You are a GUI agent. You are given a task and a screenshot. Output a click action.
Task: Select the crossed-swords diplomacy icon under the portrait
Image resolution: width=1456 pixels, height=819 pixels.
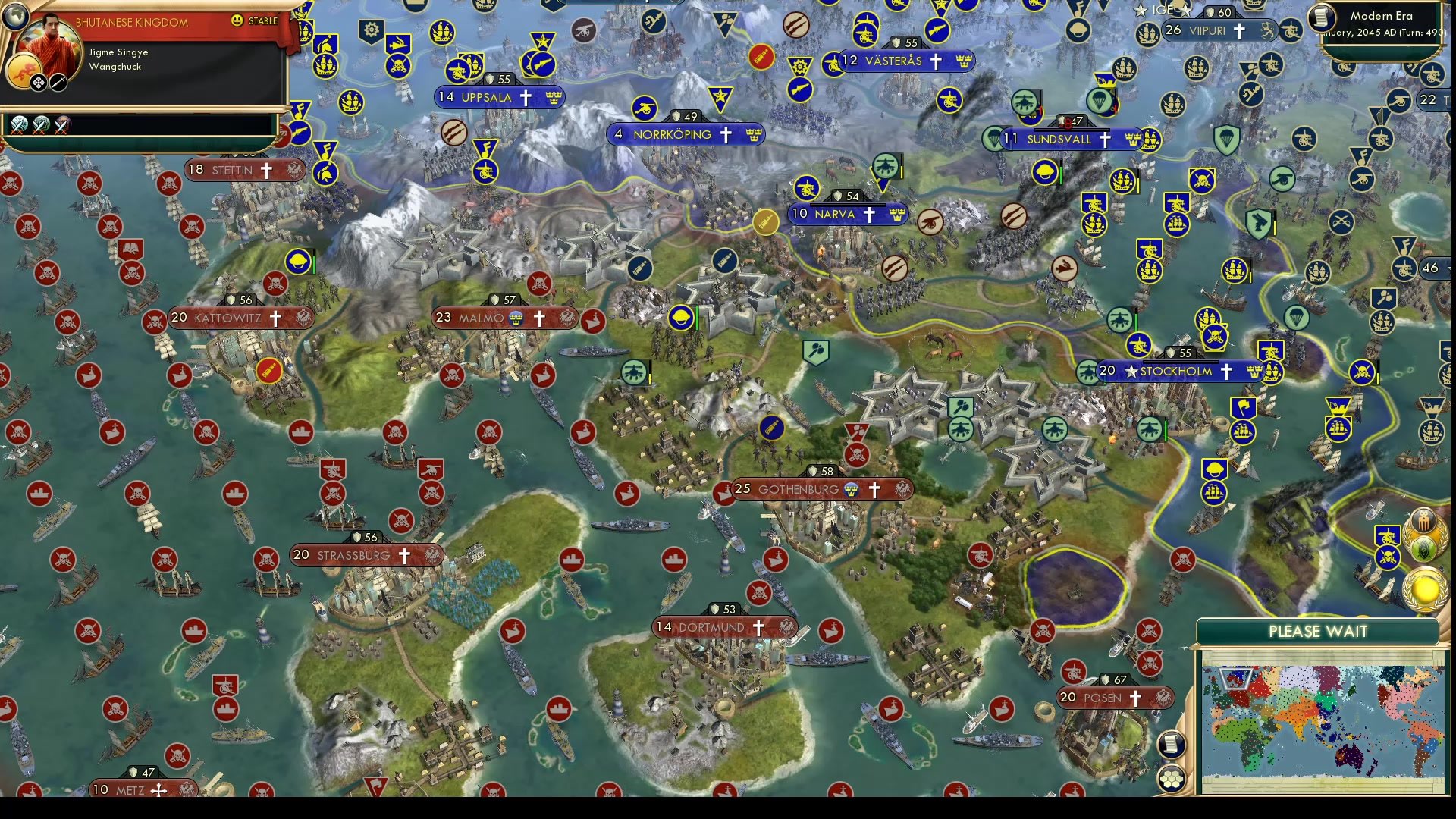[58, 83]
